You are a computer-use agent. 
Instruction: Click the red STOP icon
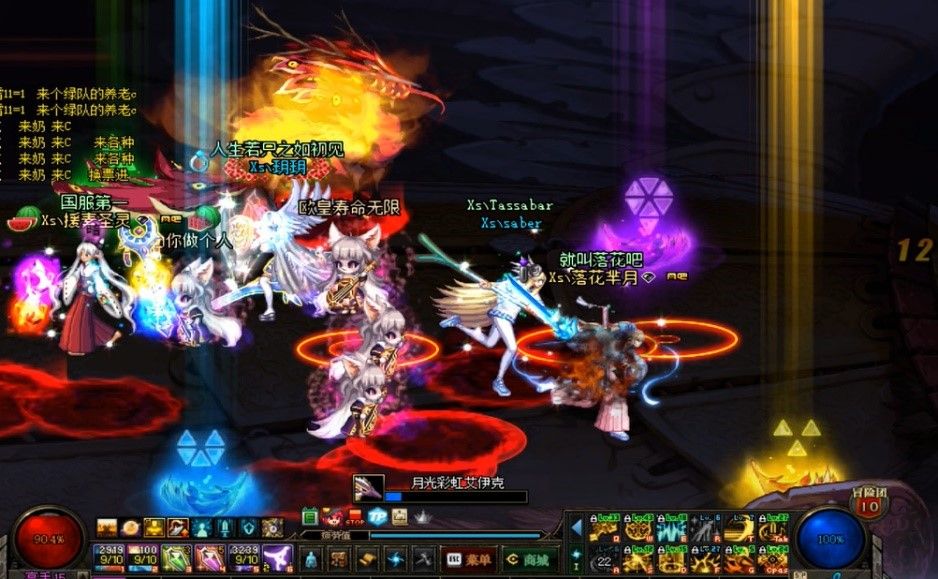point(355,517)
